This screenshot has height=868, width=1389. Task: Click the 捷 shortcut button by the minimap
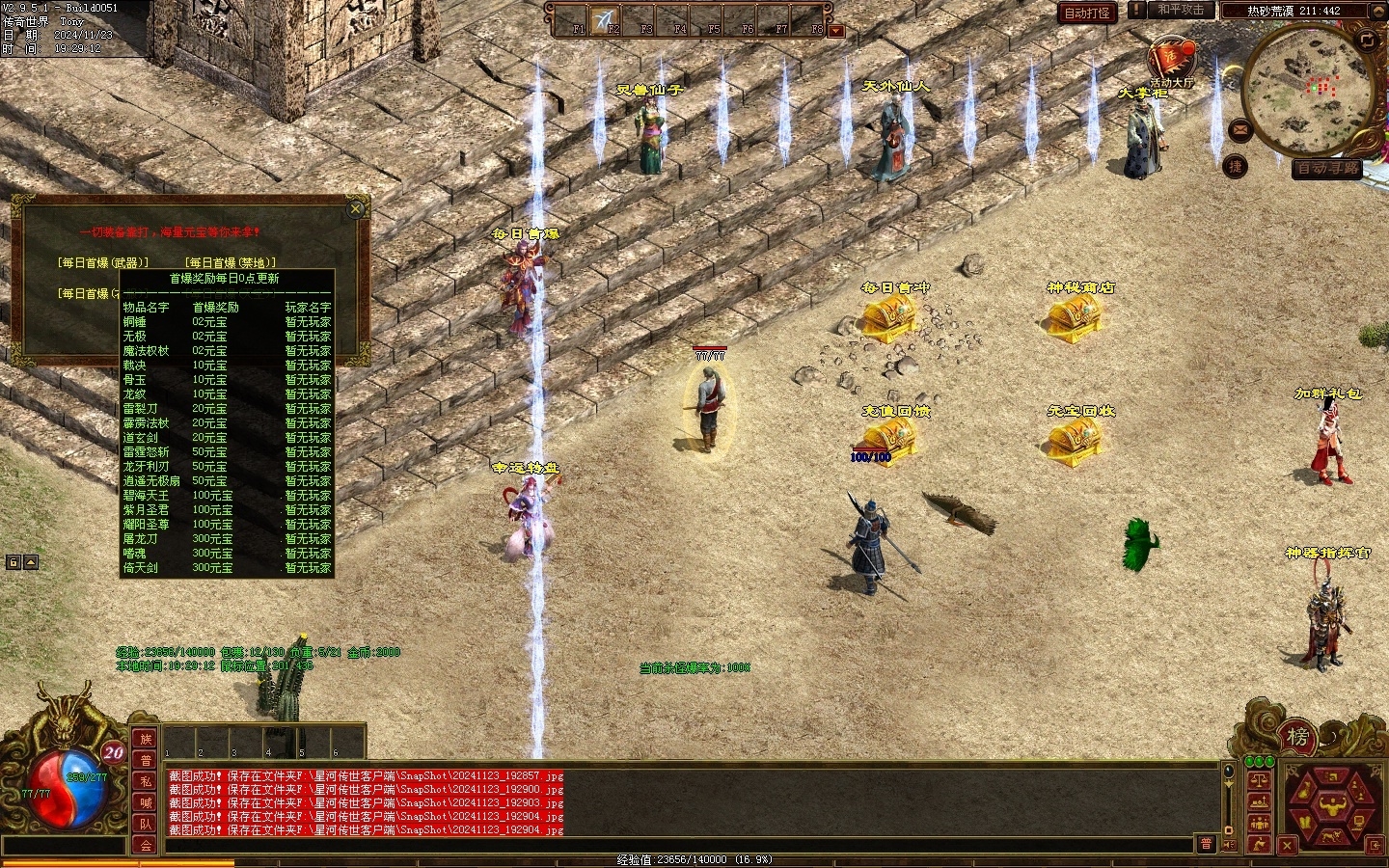point(1236,166)
